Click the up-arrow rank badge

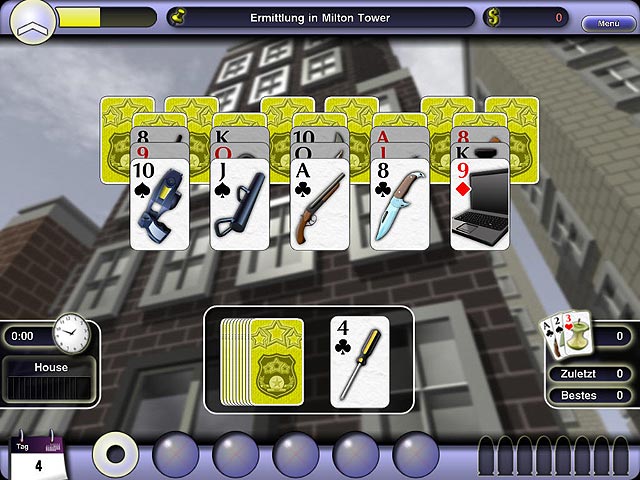click(x=33, y=20)
